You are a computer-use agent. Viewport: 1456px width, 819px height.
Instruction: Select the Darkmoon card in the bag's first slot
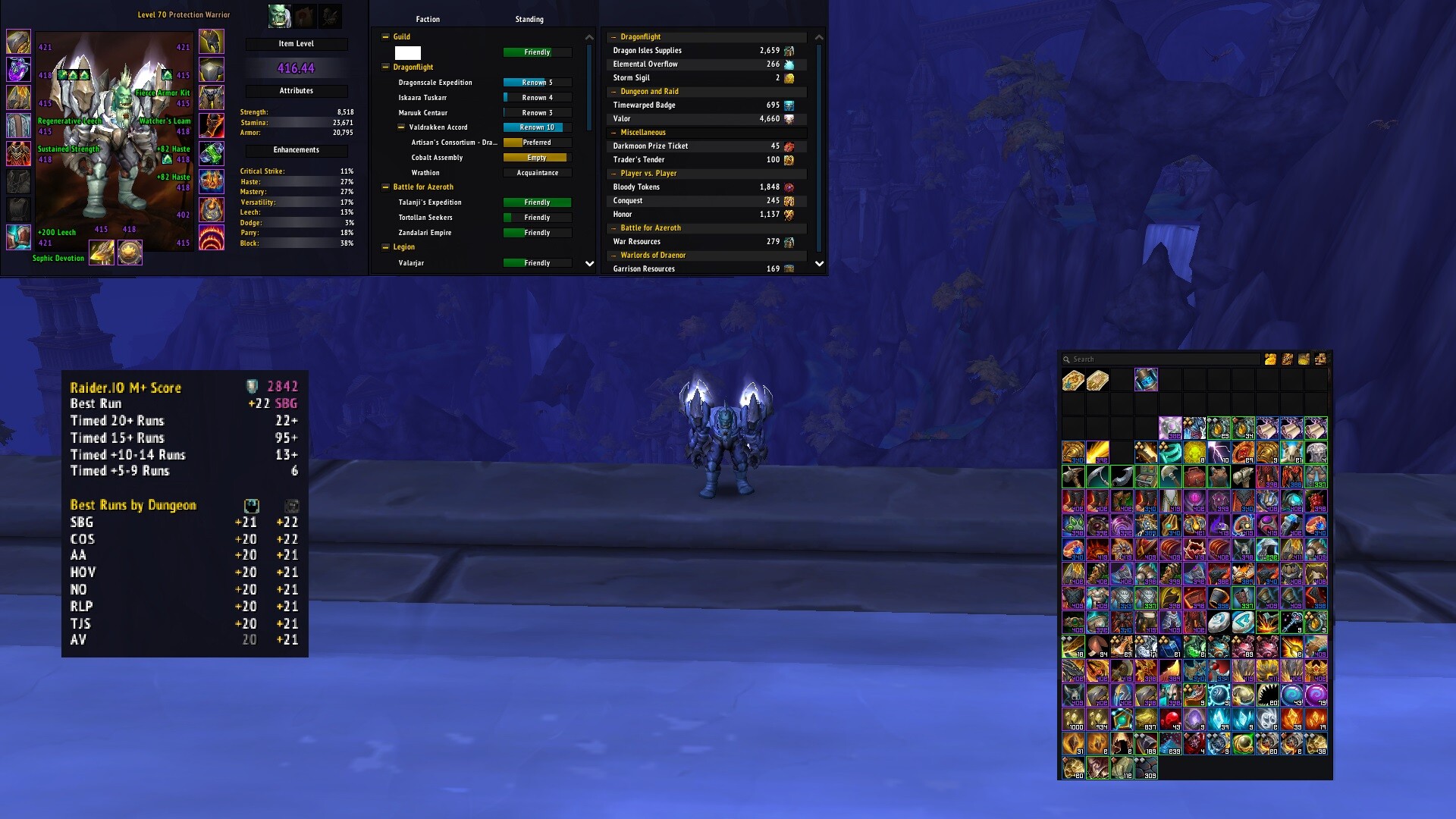point(1073,380)
